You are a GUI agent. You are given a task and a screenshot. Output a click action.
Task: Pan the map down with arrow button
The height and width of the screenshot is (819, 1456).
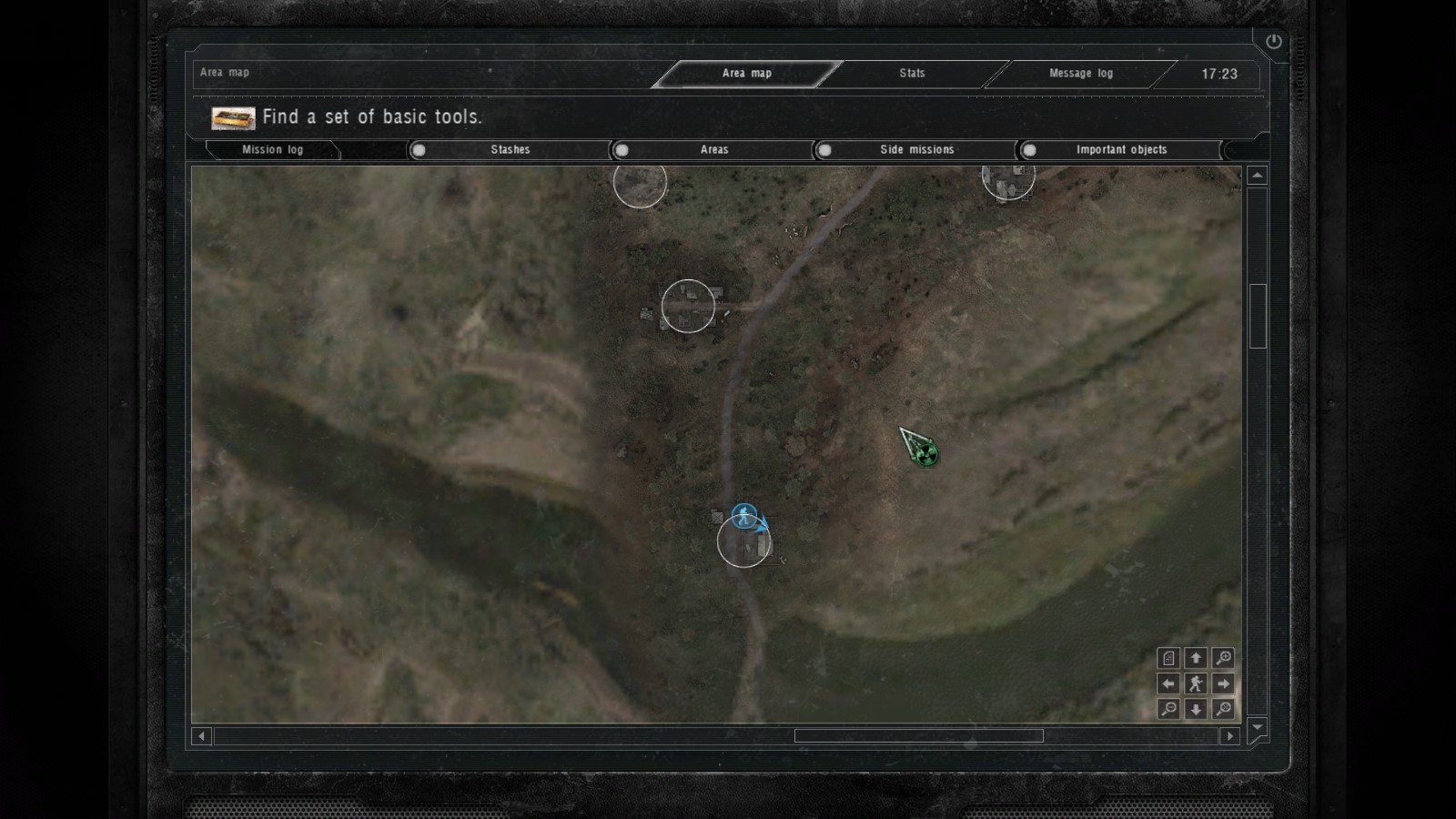(1196, 709)
